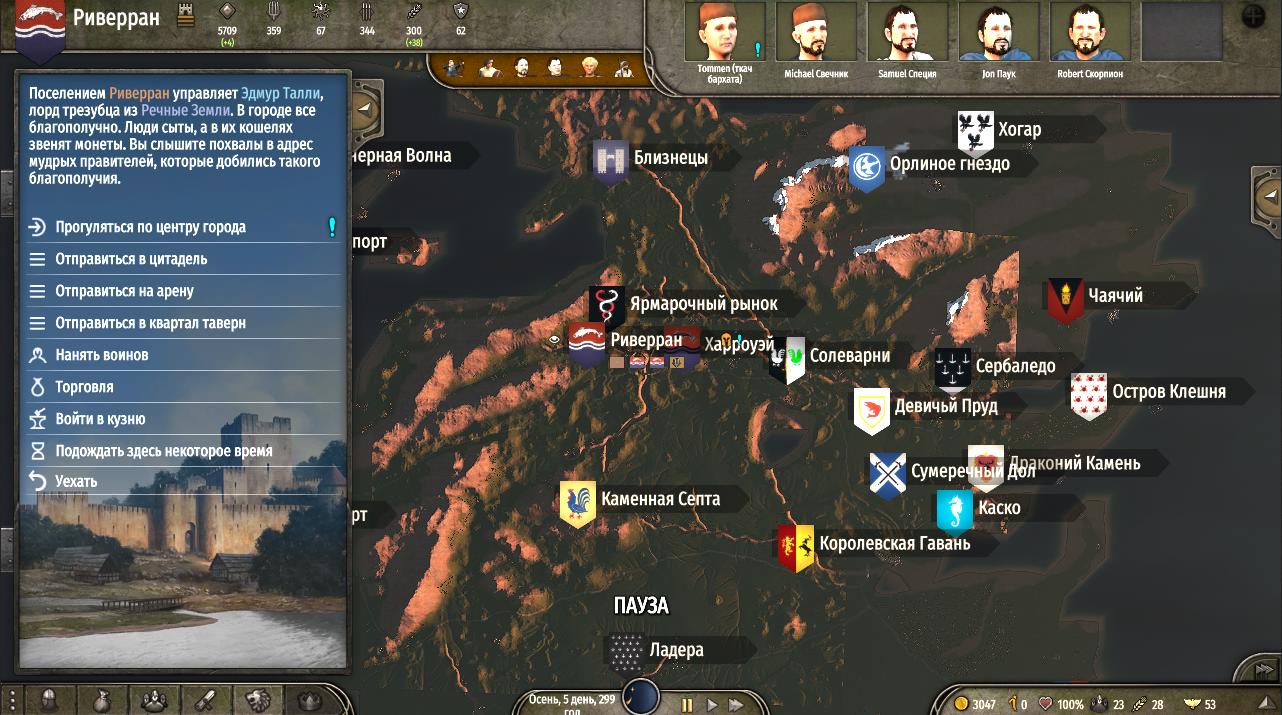Select 'Отправиться в цитадель' menu entry
This screenshot has height=715, width=1282.
click(131, 259)
